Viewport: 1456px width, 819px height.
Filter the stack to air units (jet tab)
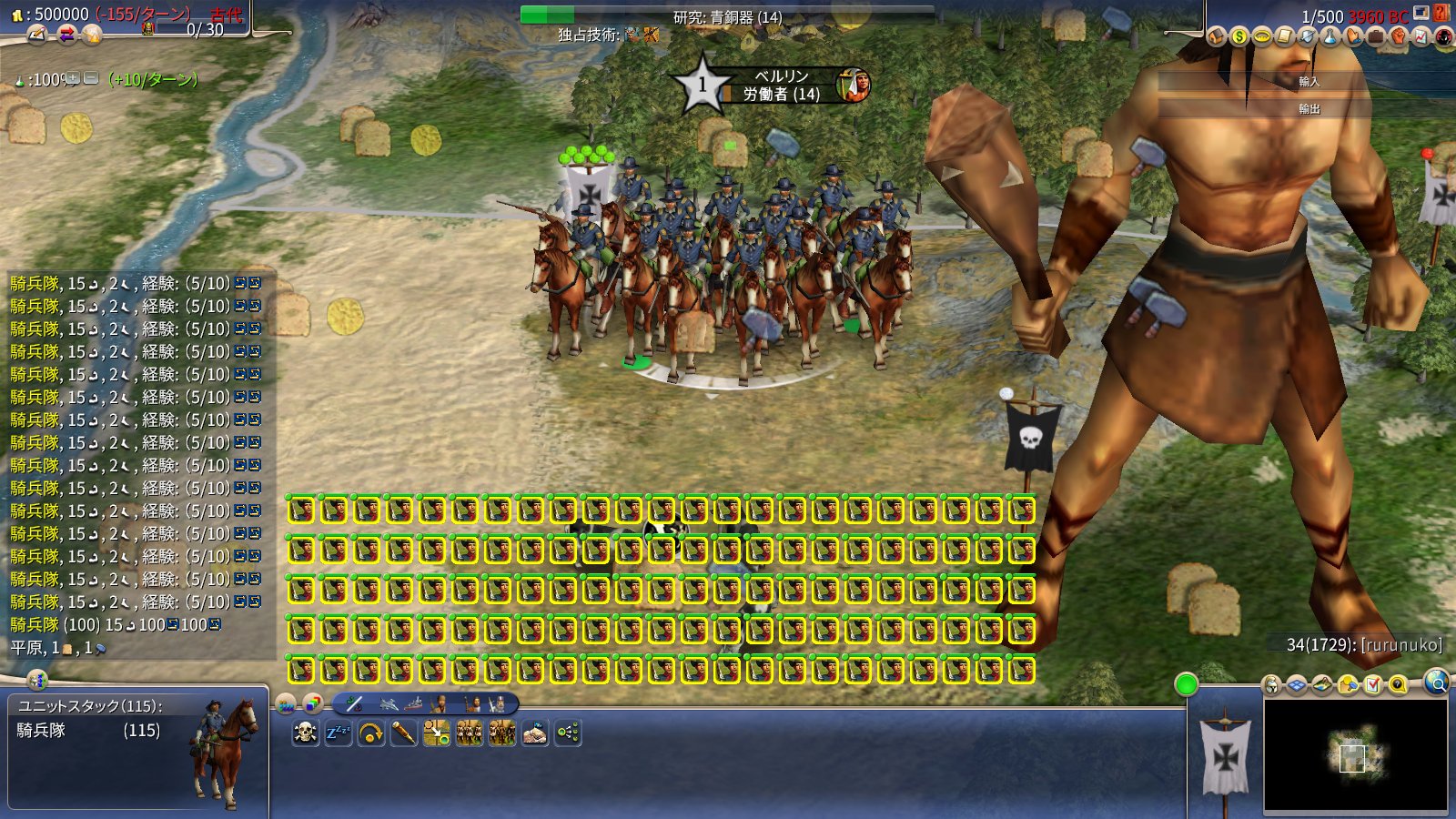[x=388, y=704]
